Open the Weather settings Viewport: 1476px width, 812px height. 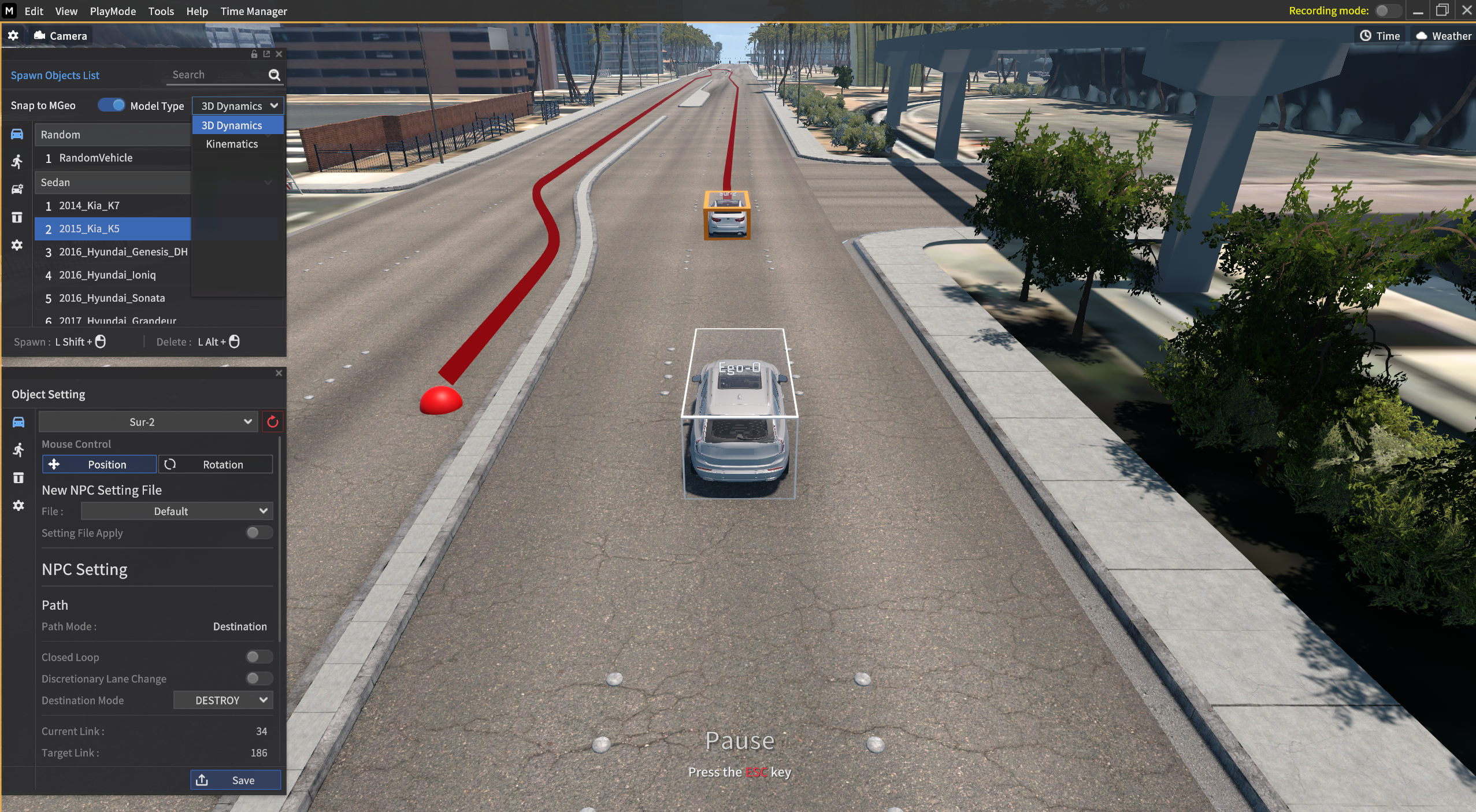[x=1443, y=36]
